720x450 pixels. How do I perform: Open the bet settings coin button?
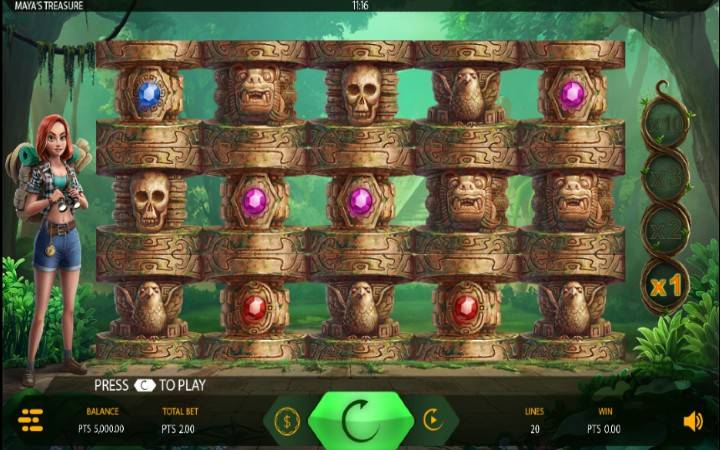point(287,421)
